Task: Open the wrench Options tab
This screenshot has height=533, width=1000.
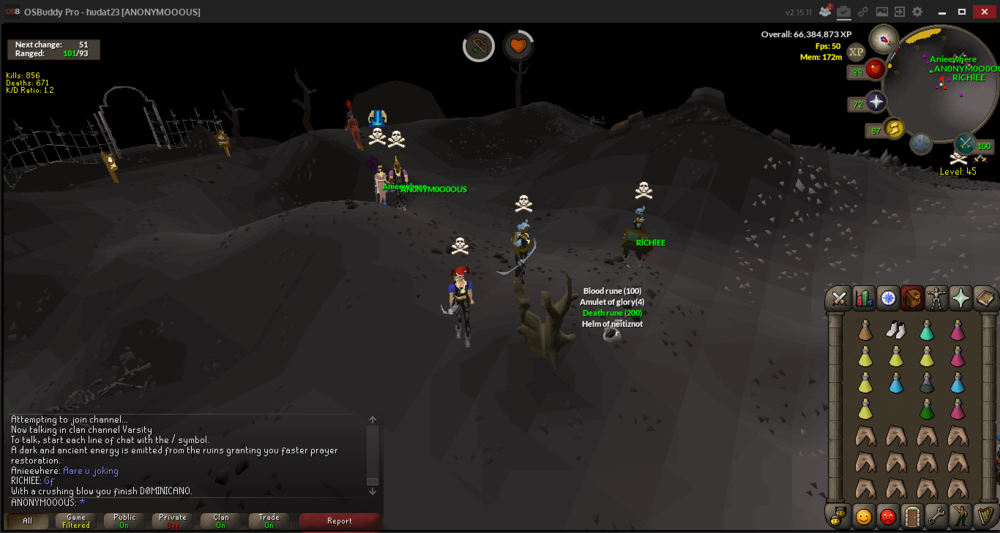Action: click(936, 516)
